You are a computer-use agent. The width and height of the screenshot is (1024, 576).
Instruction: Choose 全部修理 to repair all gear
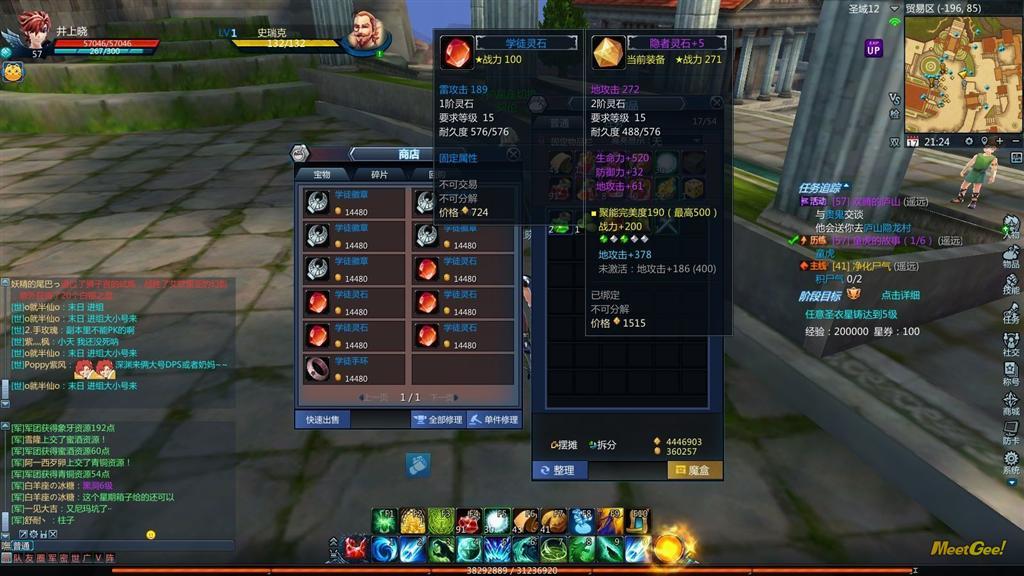(x=438, y=420)
